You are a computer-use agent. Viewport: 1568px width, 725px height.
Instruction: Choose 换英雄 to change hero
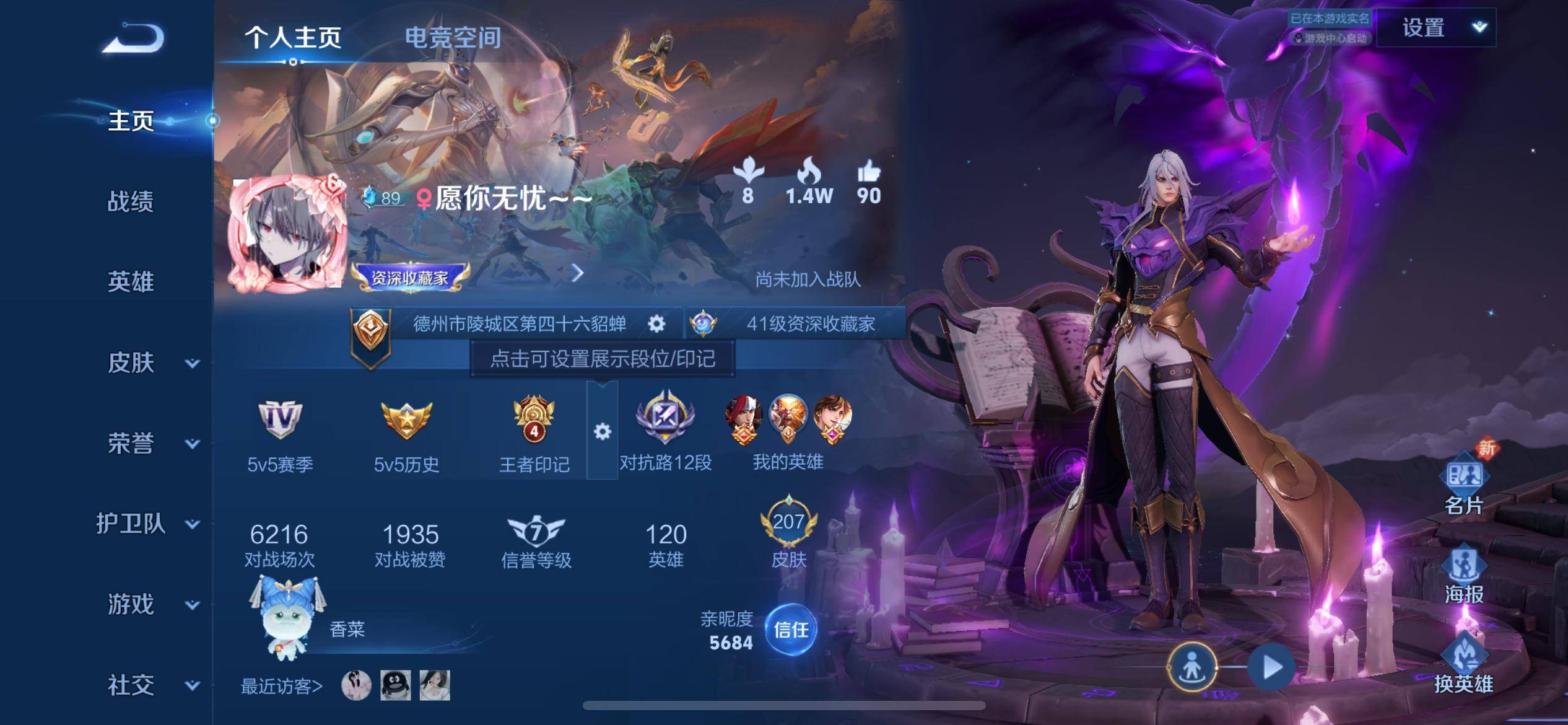(x=1464, y=664)
